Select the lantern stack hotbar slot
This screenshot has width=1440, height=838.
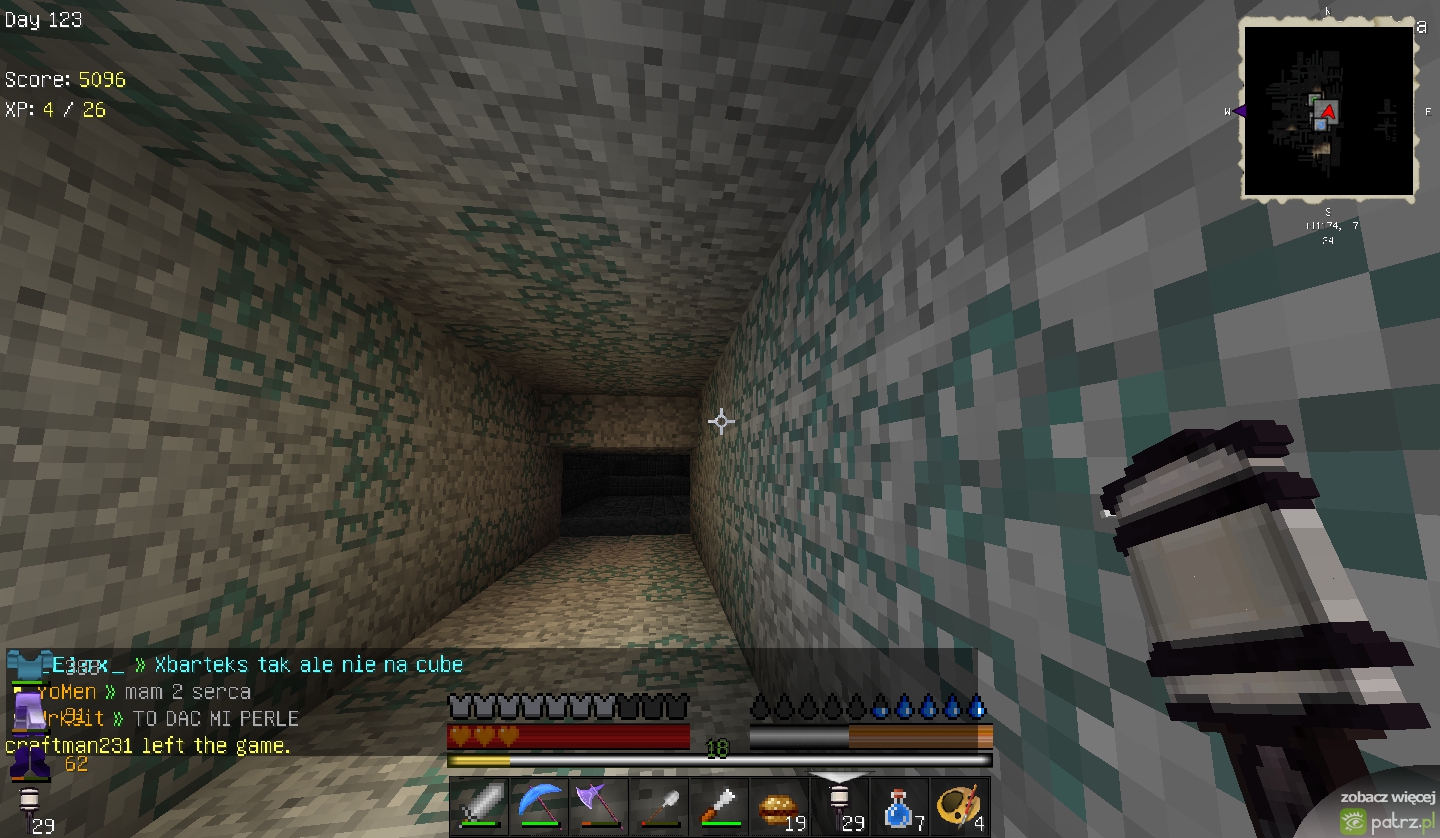point(839,806)
